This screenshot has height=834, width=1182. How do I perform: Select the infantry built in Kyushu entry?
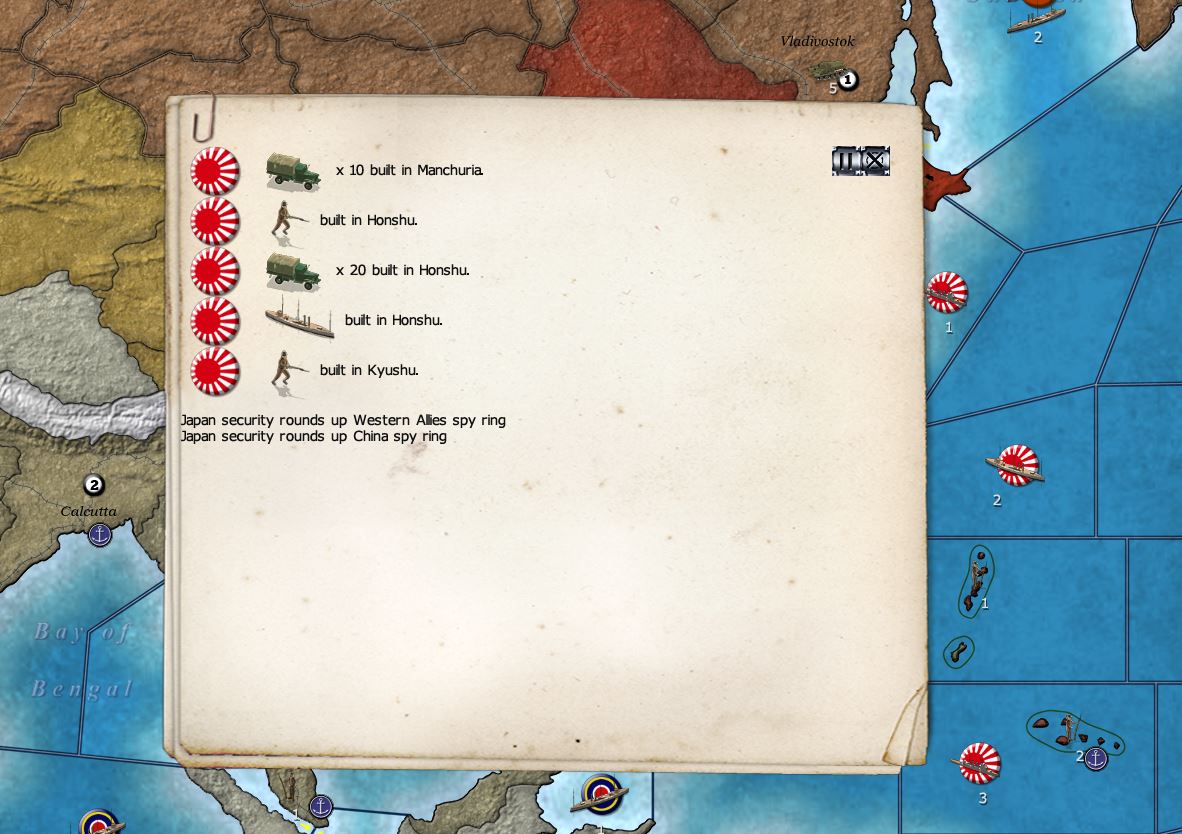coord(368,371)
